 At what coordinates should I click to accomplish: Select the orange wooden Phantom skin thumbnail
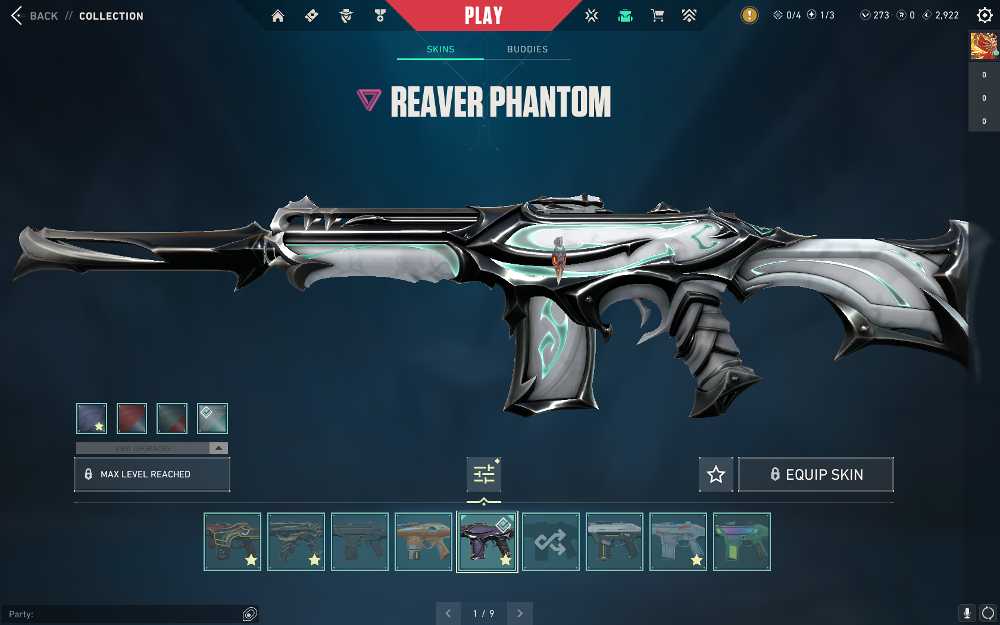pyautogui.click(x=423, y=542)
